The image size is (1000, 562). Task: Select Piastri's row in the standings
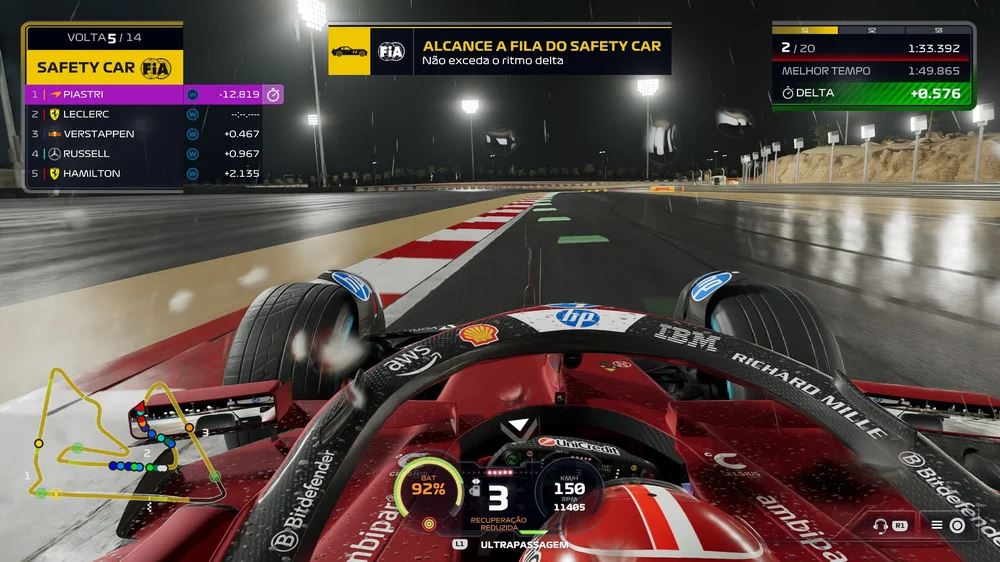point(150,94)
